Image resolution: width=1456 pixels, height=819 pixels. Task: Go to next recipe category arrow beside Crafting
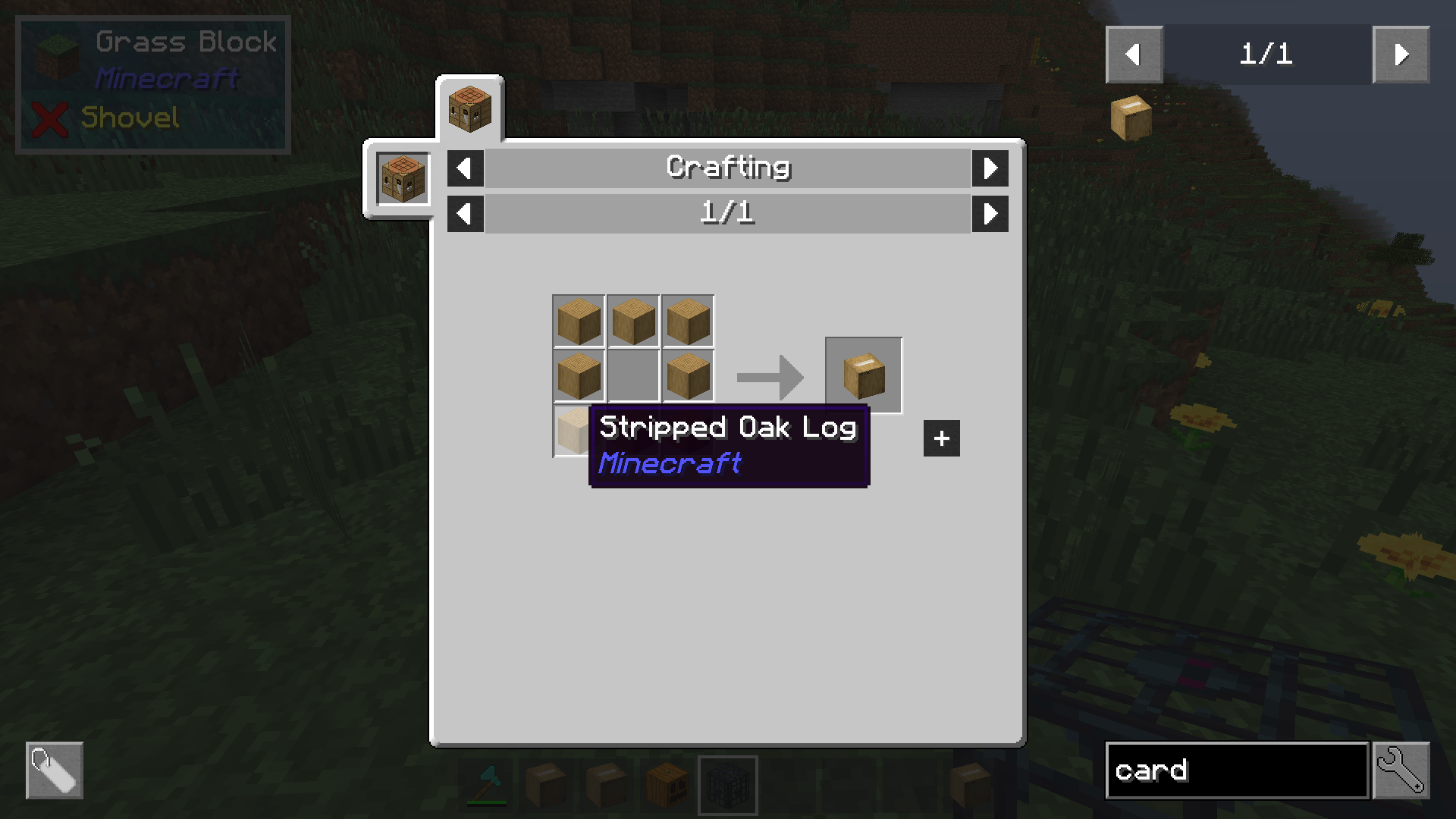click(990, 168)
